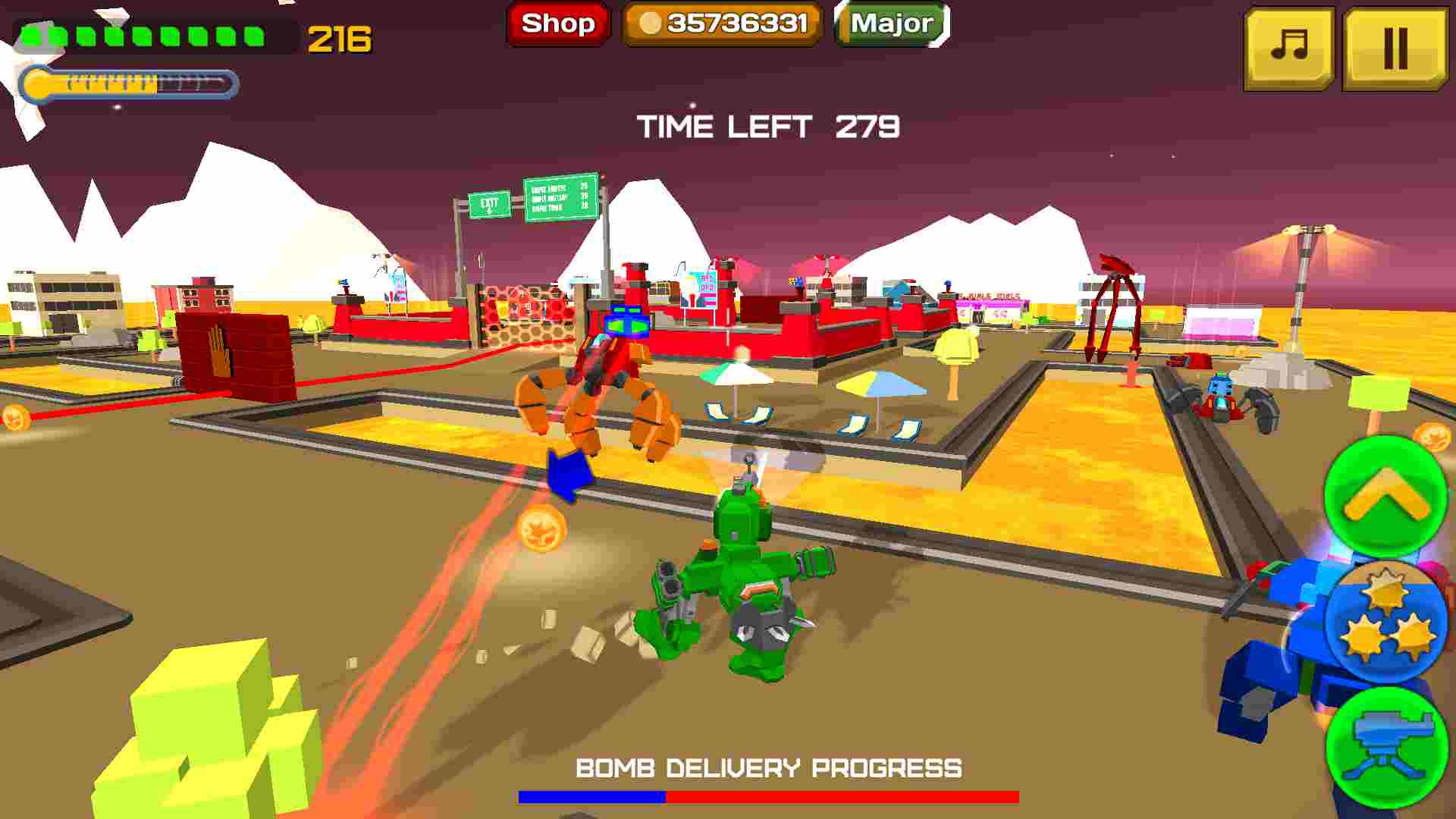Click the green health bar segments
Image resolution: width=1456 pixels, height=819 pixels.
tap(144, 33)
